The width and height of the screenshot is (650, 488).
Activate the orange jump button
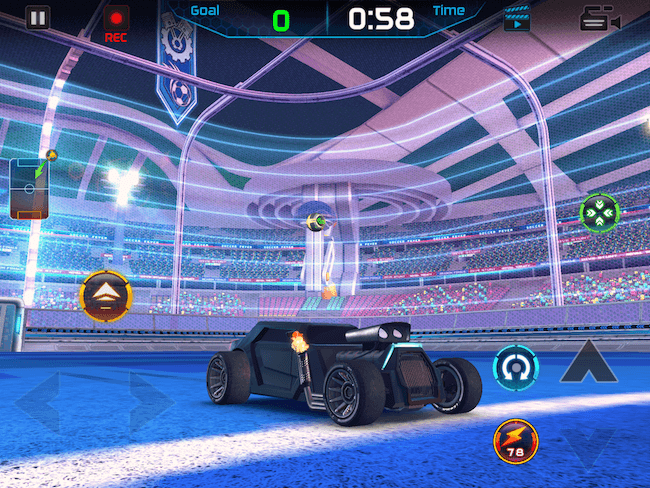pyautogui.click(x=105, y=296)
